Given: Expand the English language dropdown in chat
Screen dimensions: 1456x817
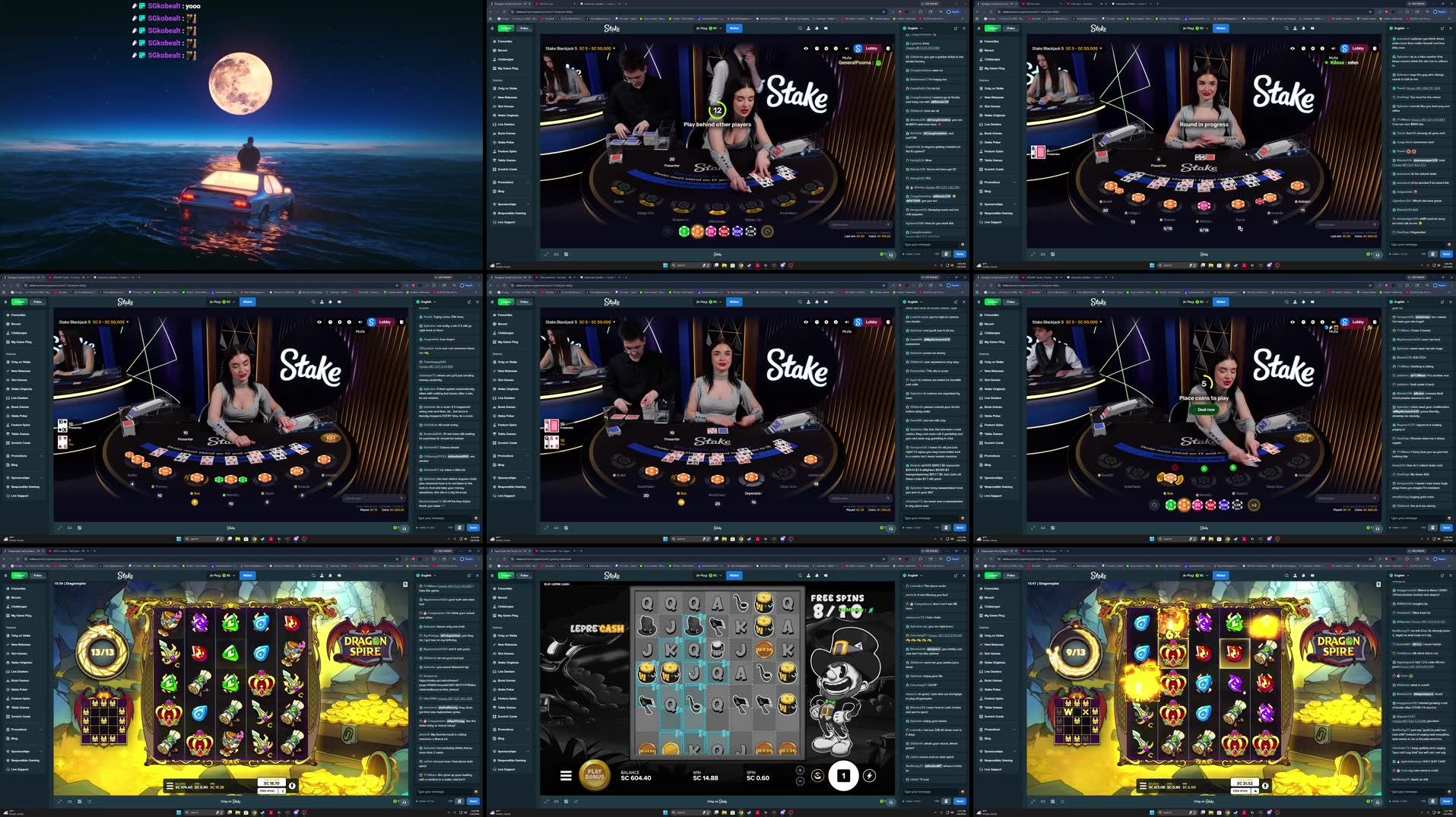Looking at the screenshot, I should [x=914, y=28].
